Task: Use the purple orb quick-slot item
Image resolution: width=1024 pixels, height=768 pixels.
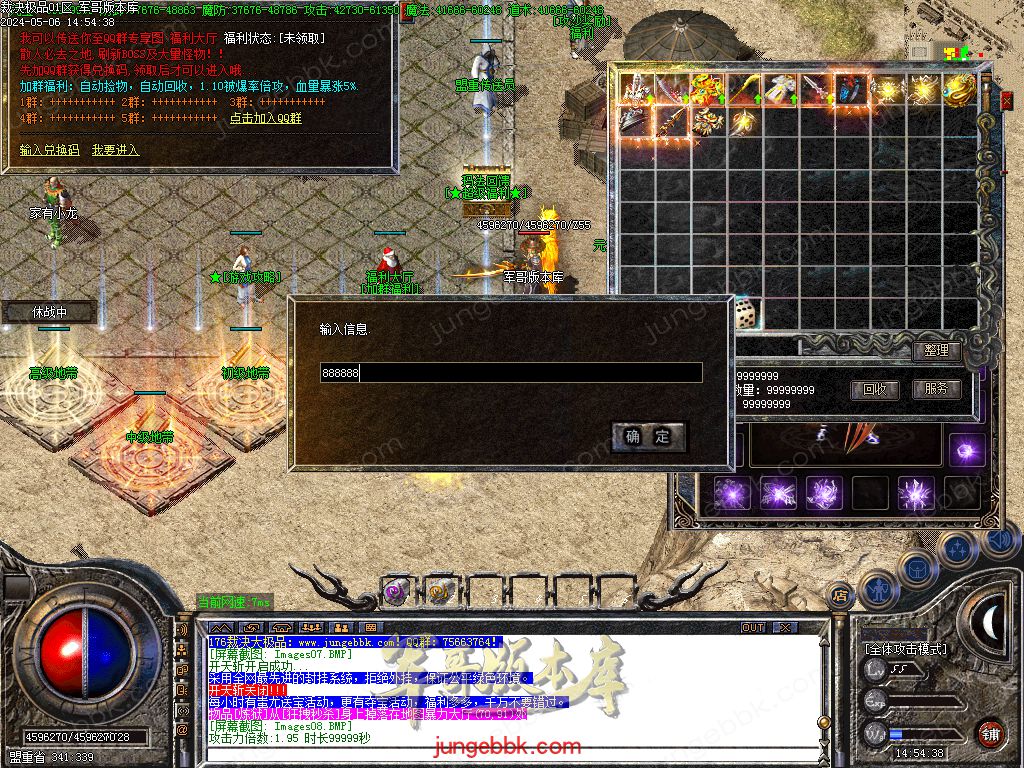Action: pyautogui.click(x=395, y=592)
